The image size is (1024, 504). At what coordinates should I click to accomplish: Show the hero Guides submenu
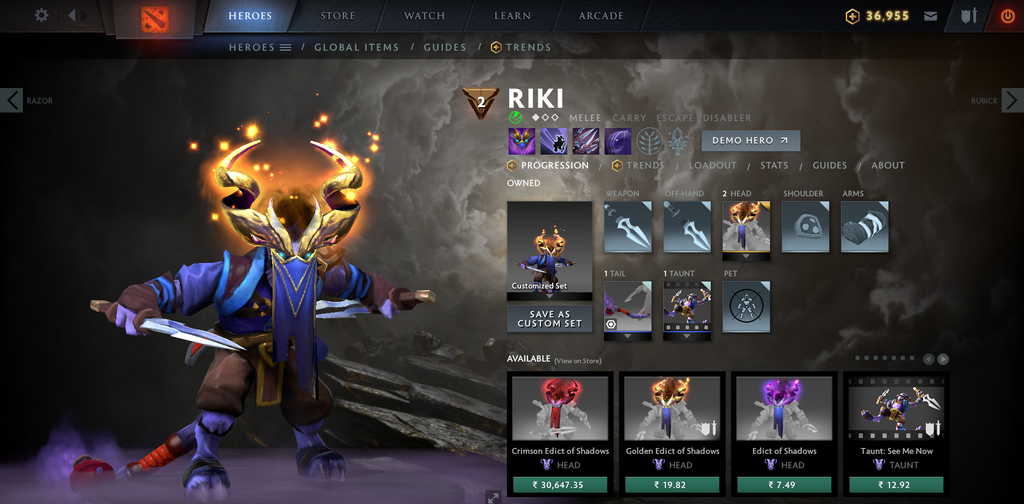[x=445, y=47]
